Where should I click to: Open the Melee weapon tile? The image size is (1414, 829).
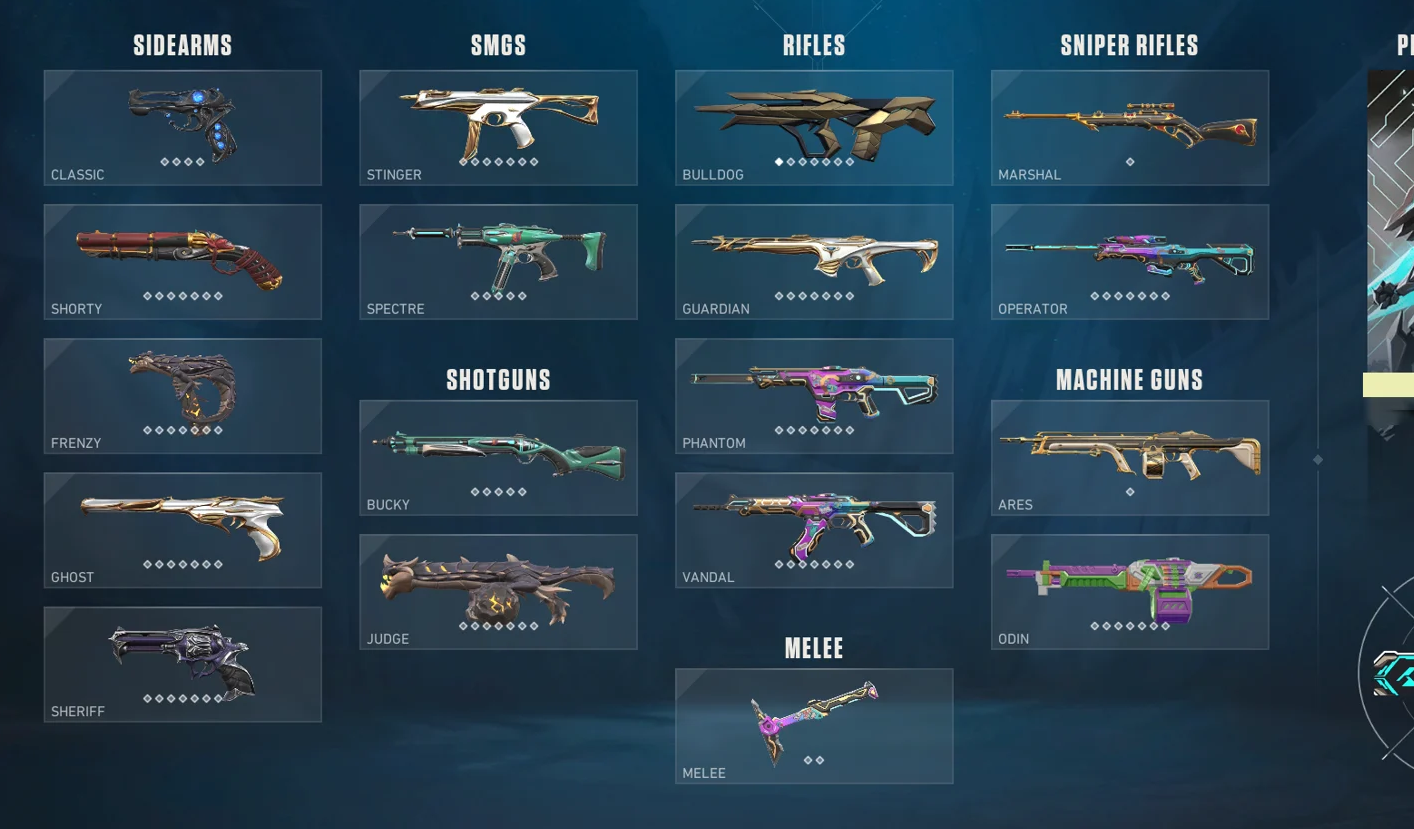pos(814,725)
